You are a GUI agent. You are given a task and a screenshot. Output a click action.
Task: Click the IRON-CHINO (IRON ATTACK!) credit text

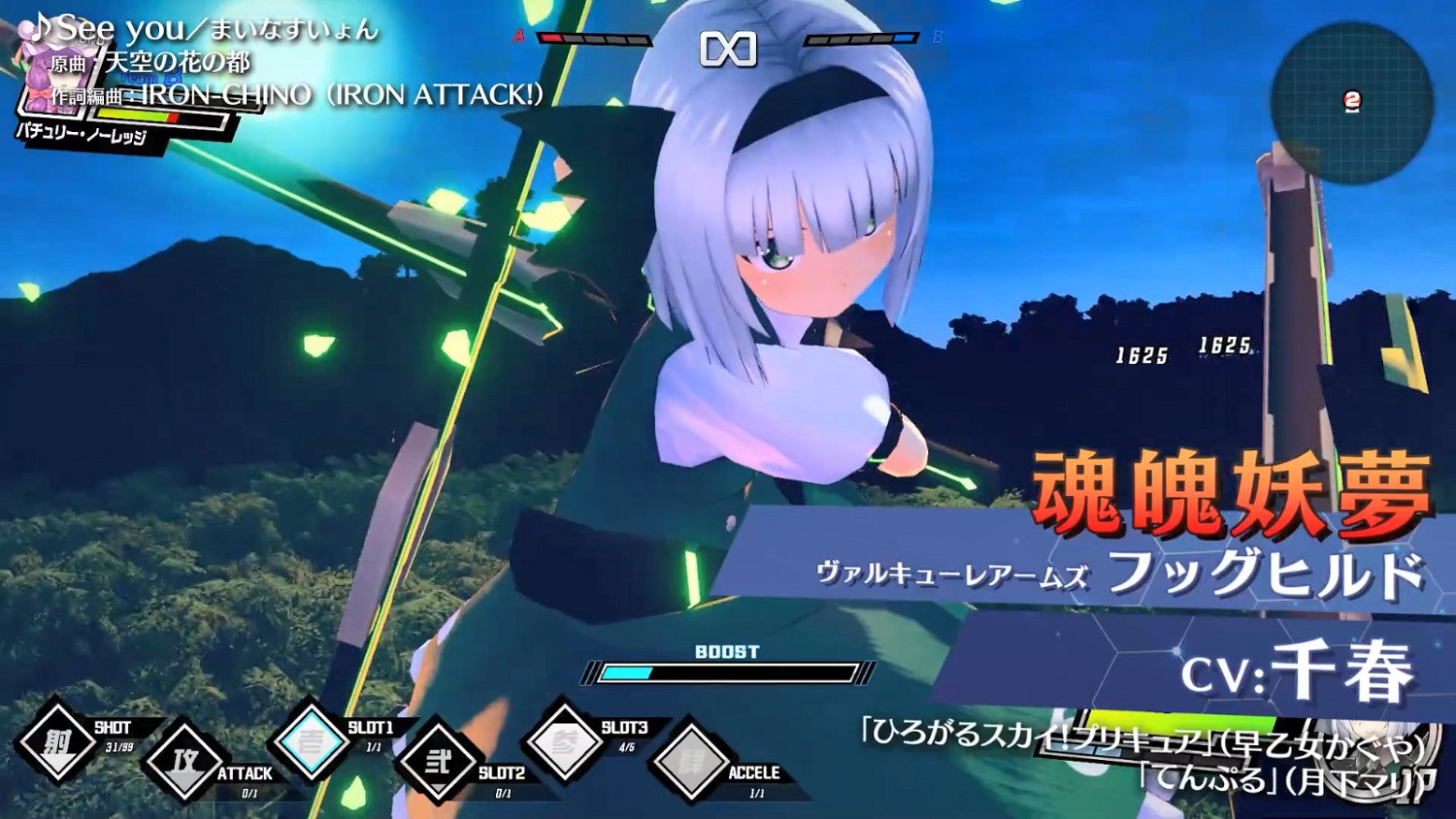click(x=330, y=94)
